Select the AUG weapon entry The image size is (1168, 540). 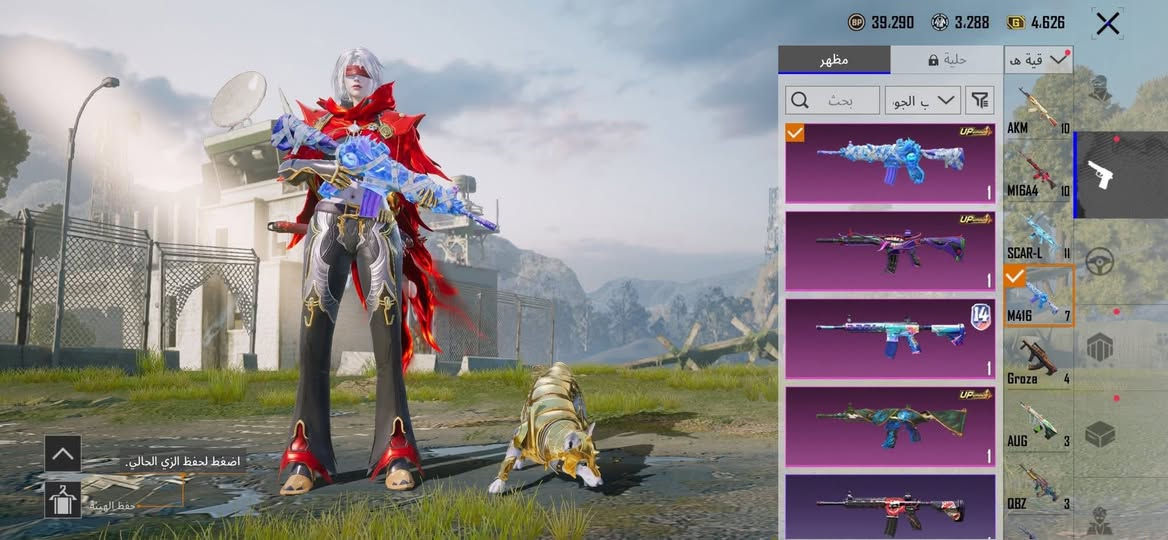(1039, 423)
